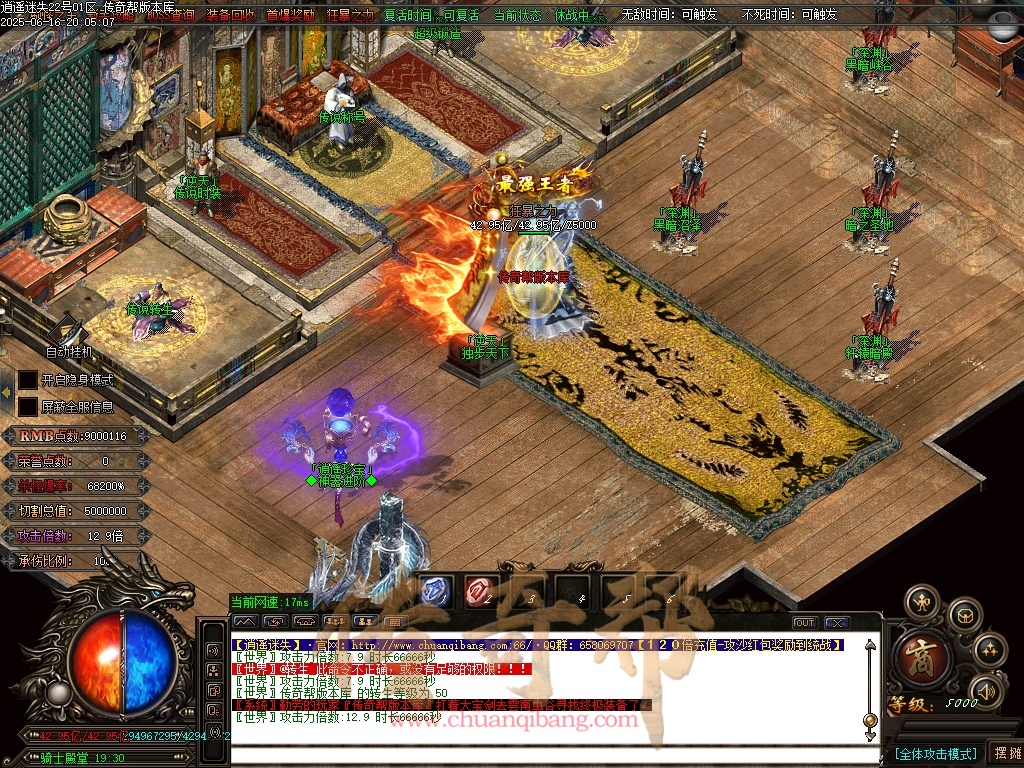Screen dimensions: 1024x768
Task: Show the 当前状态 current status panel
Action: point(518,15)
